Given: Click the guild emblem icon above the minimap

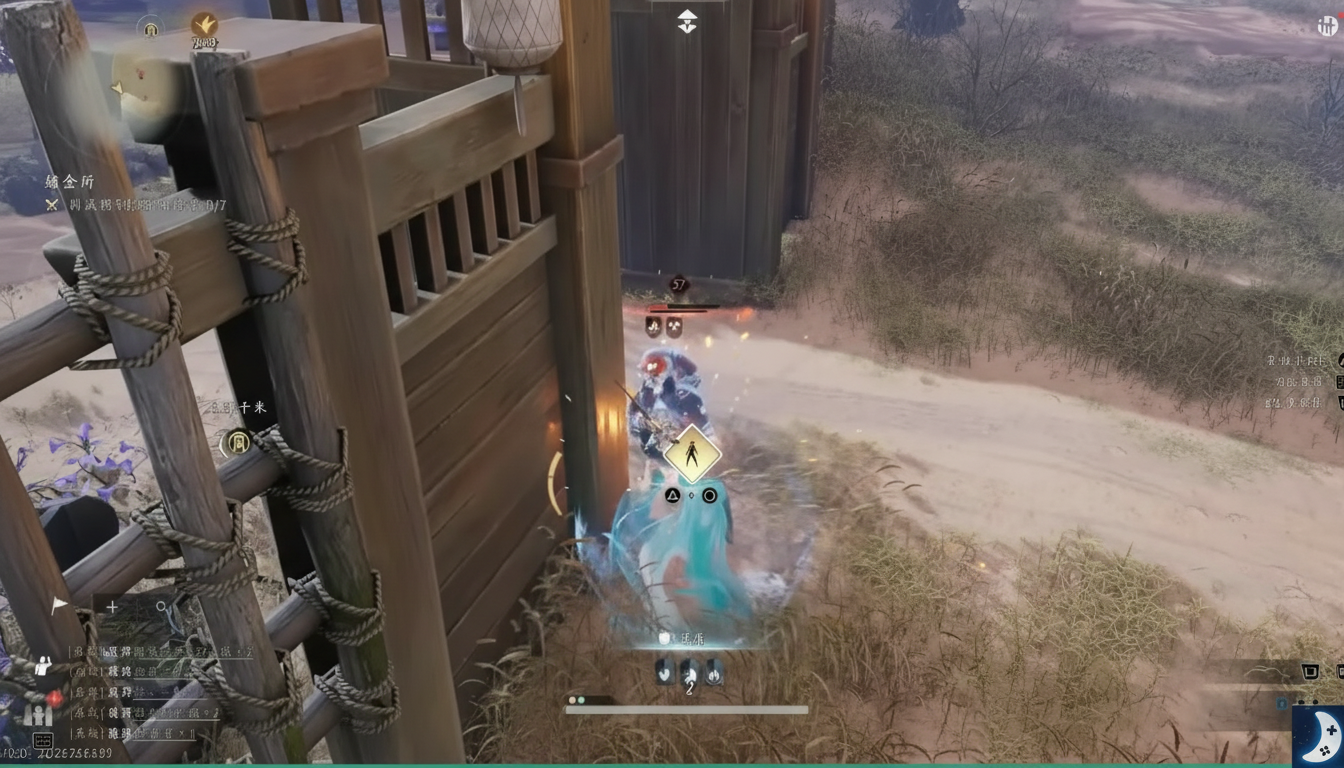Looking at the screenshot, I should (x=150, y=29).
